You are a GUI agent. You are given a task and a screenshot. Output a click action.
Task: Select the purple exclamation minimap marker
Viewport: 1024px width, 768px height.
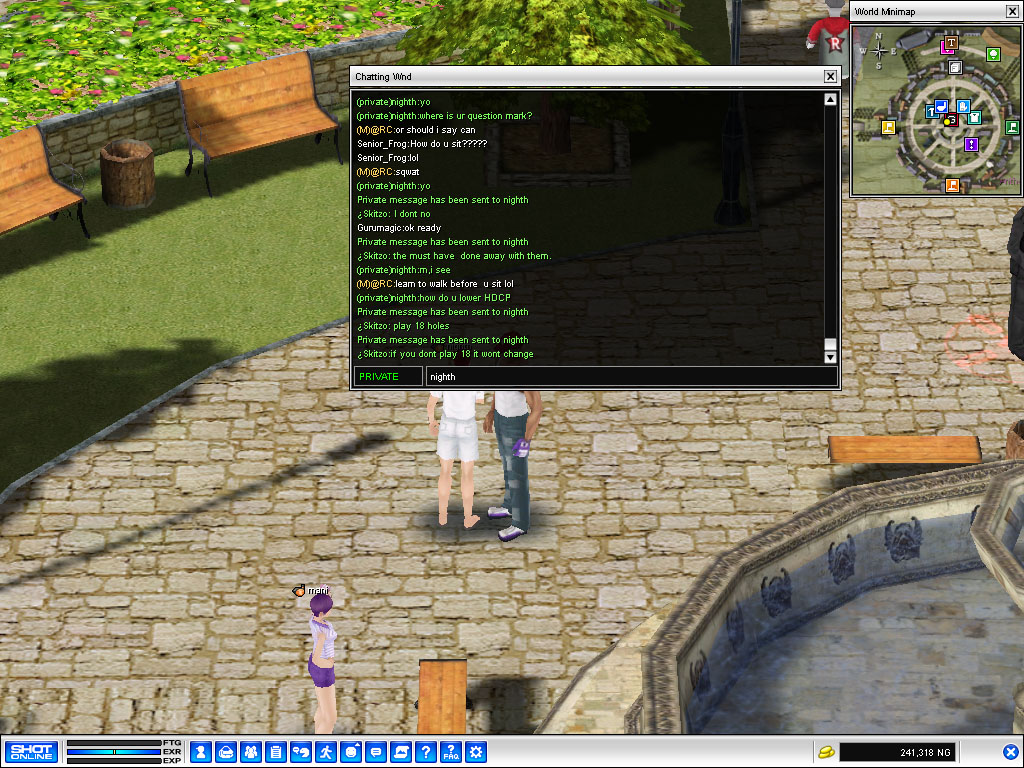(x=971, y=144)
